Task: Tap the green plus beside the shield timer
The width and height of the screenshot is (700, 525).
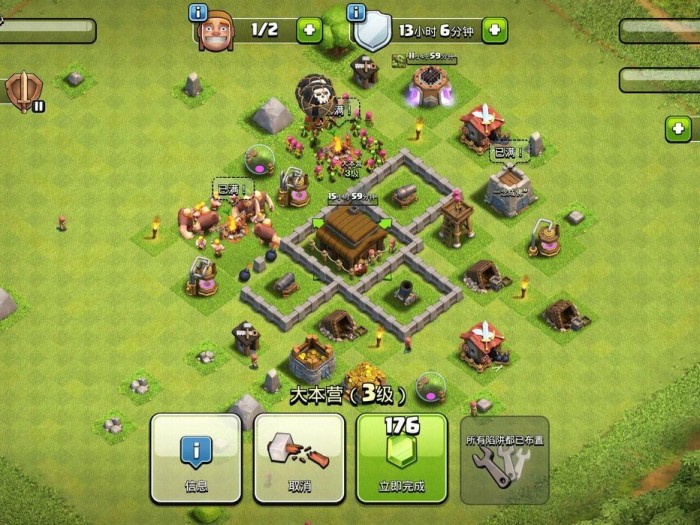Action: point(494,30)
